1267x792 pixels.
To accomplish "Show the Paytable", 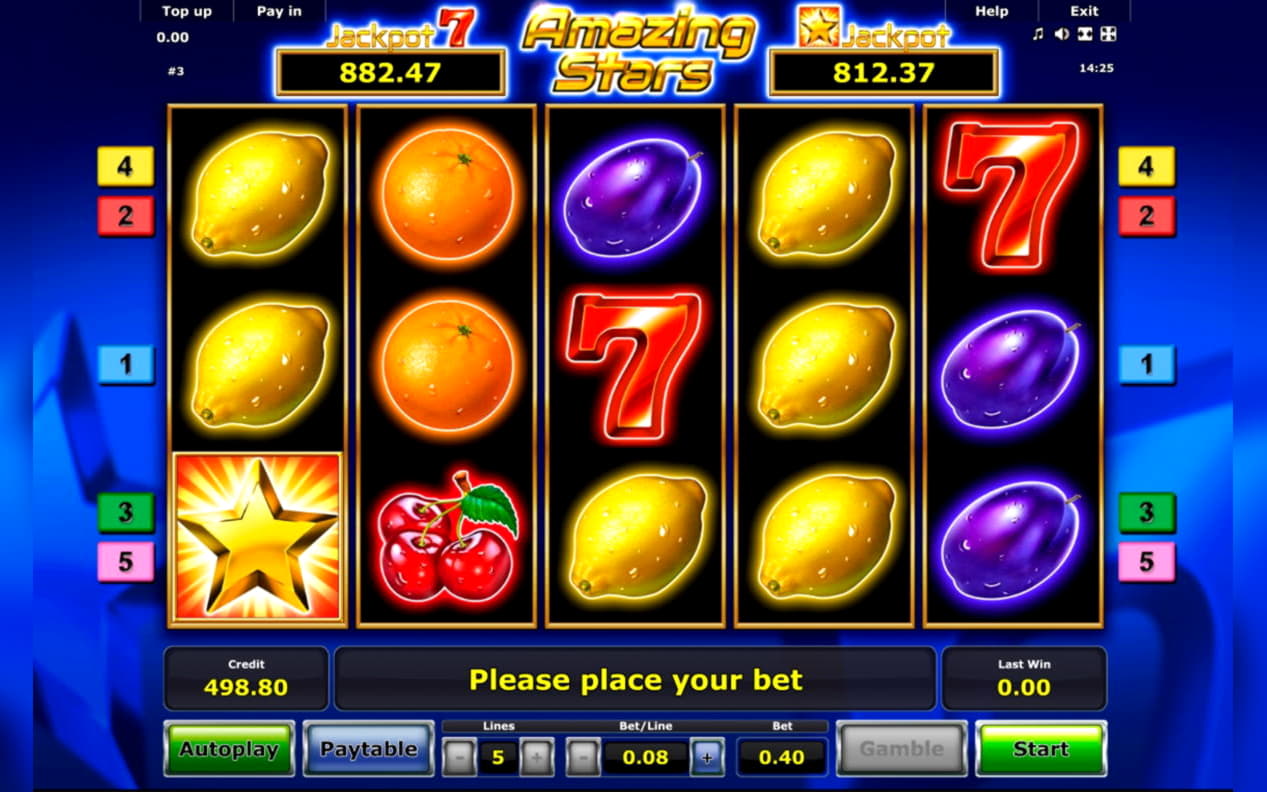I will tap(368, 748).
